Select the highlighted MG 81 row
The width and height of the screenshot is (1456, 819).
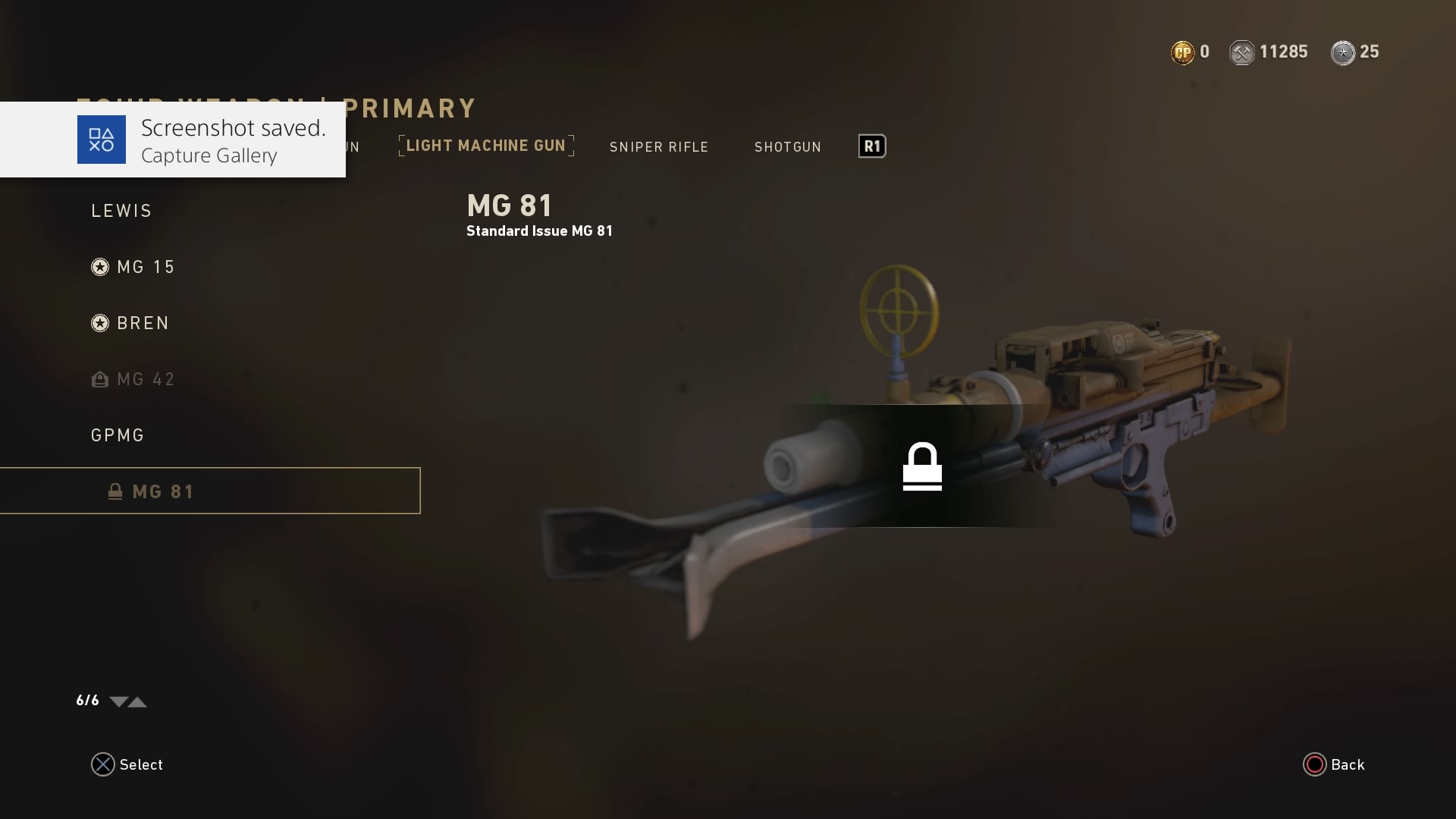[x=209, y=491]
